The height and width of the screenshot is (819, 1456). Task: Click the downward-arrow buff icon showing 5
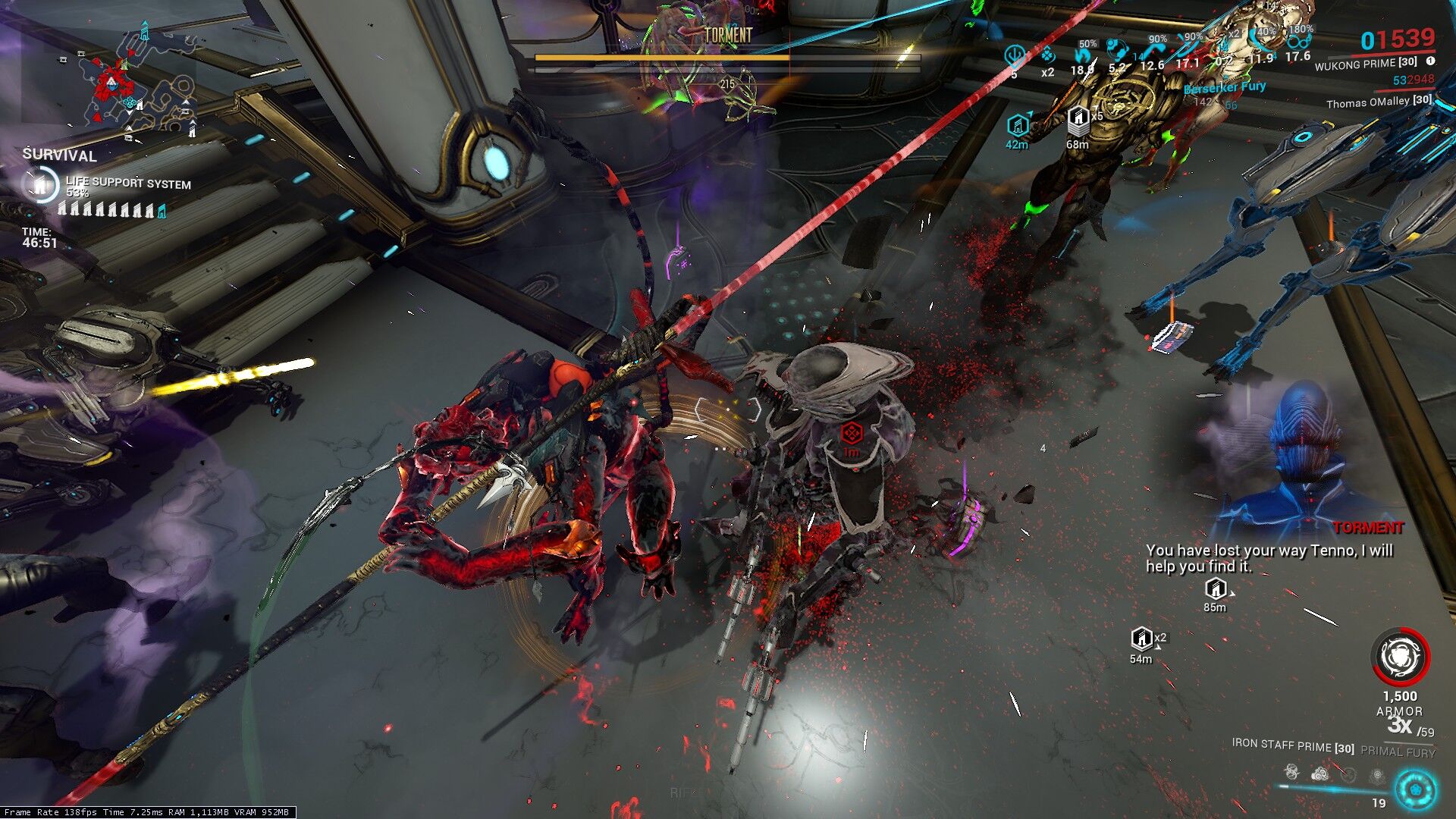point(1014,57)
